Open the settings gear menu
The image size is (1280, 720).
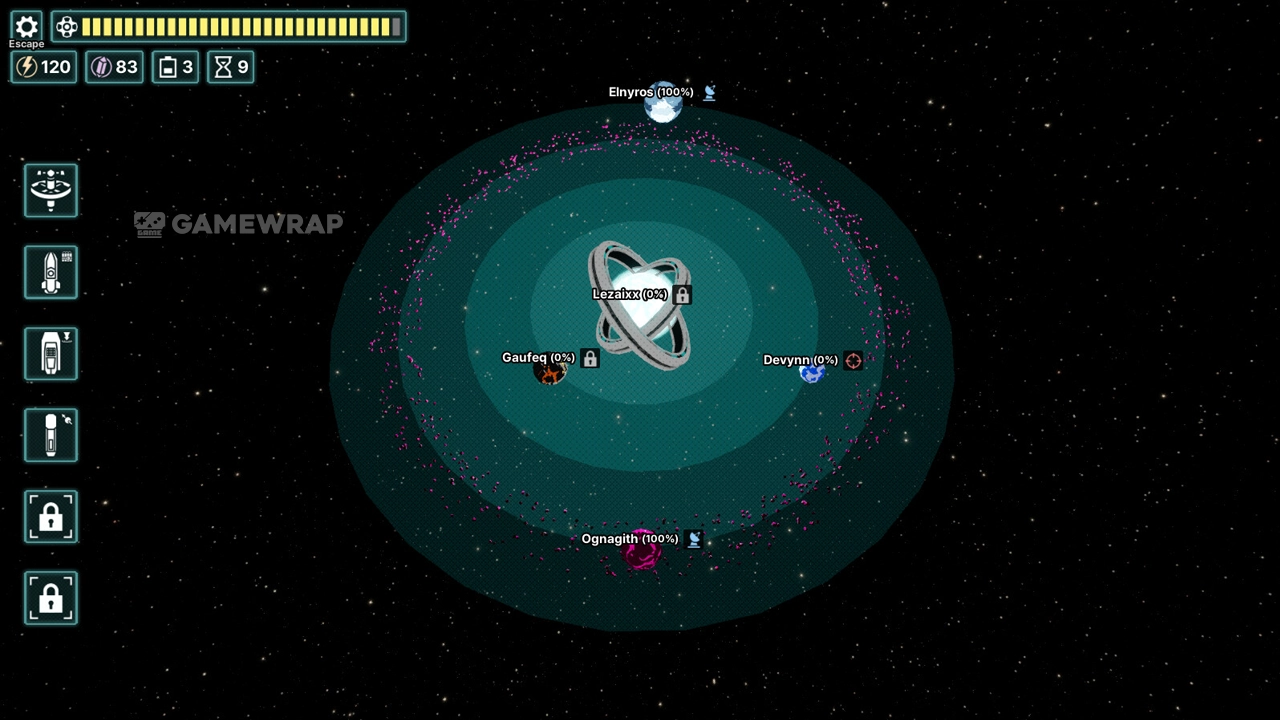point(27,27)
